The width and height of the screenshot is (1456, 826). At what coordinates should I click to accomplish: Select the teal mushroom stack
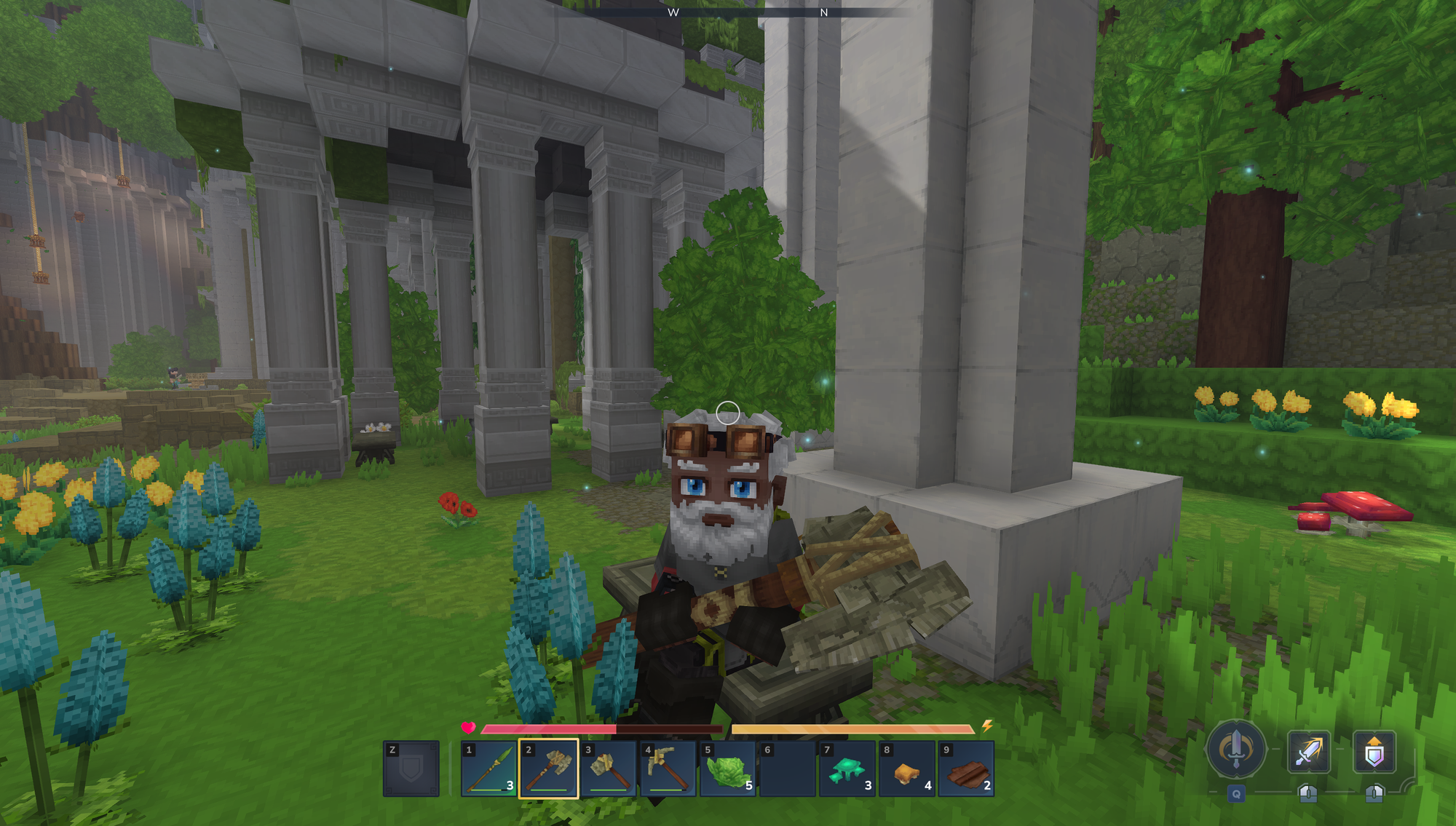coord(847,769)
